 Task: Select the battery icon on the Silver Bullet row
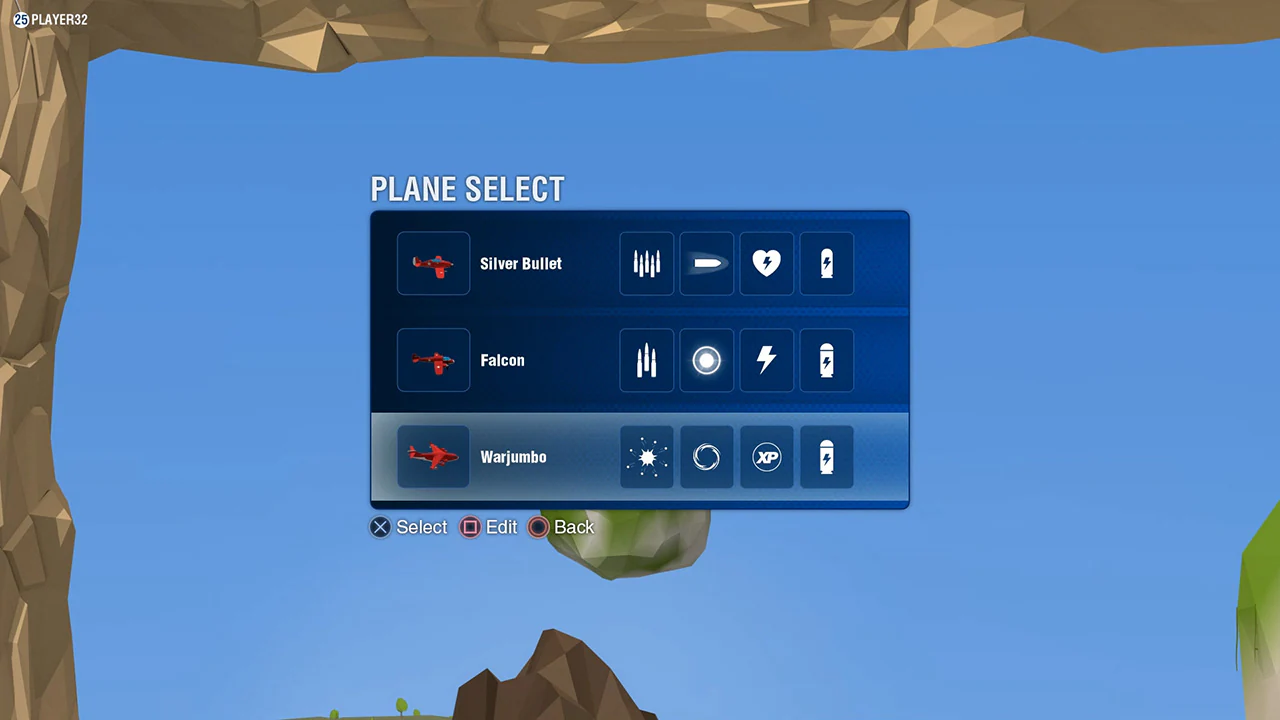pos(826,263)
